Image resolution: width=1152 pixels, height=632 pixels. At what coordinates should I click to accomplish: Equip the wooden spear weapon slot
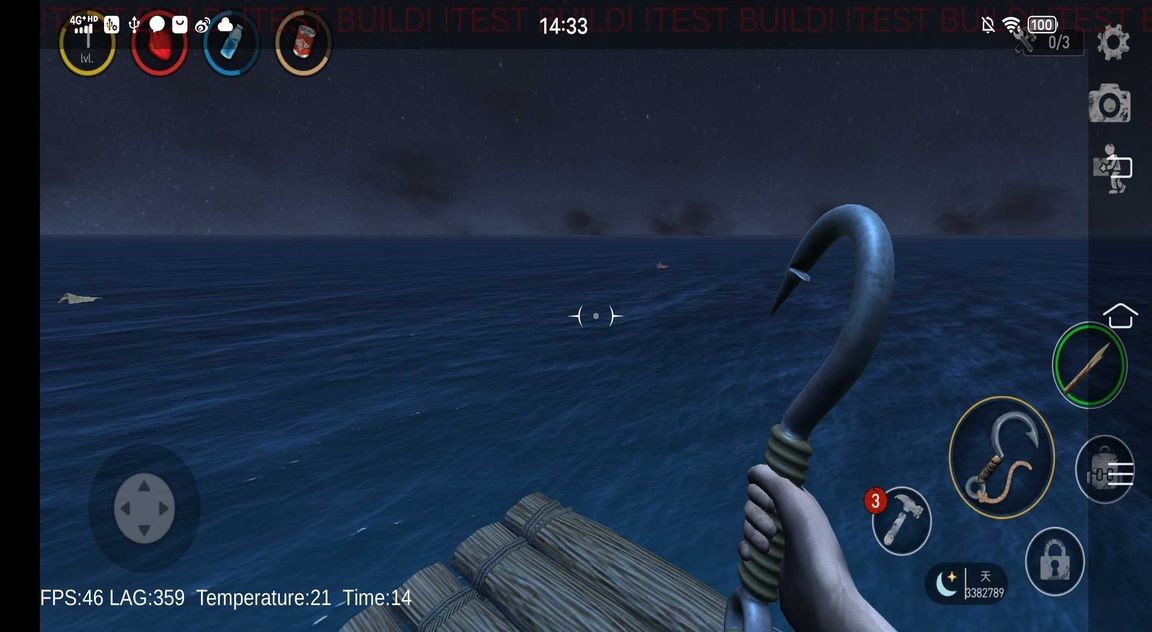coord(1089,365)
